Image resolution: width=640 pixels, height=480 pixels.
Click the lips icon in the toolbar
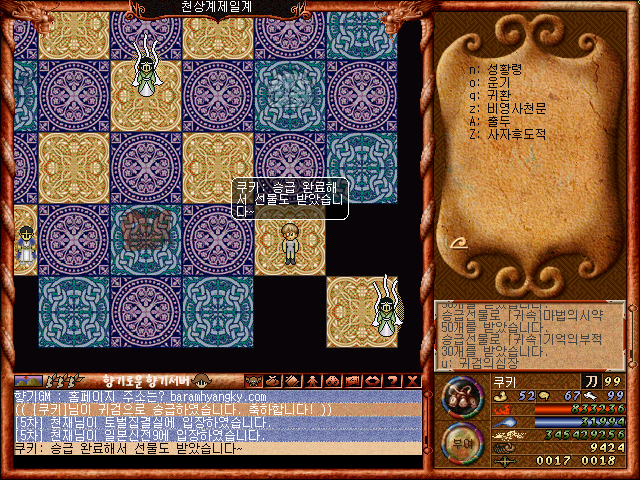pyautogui.click(x=372, y=380)
